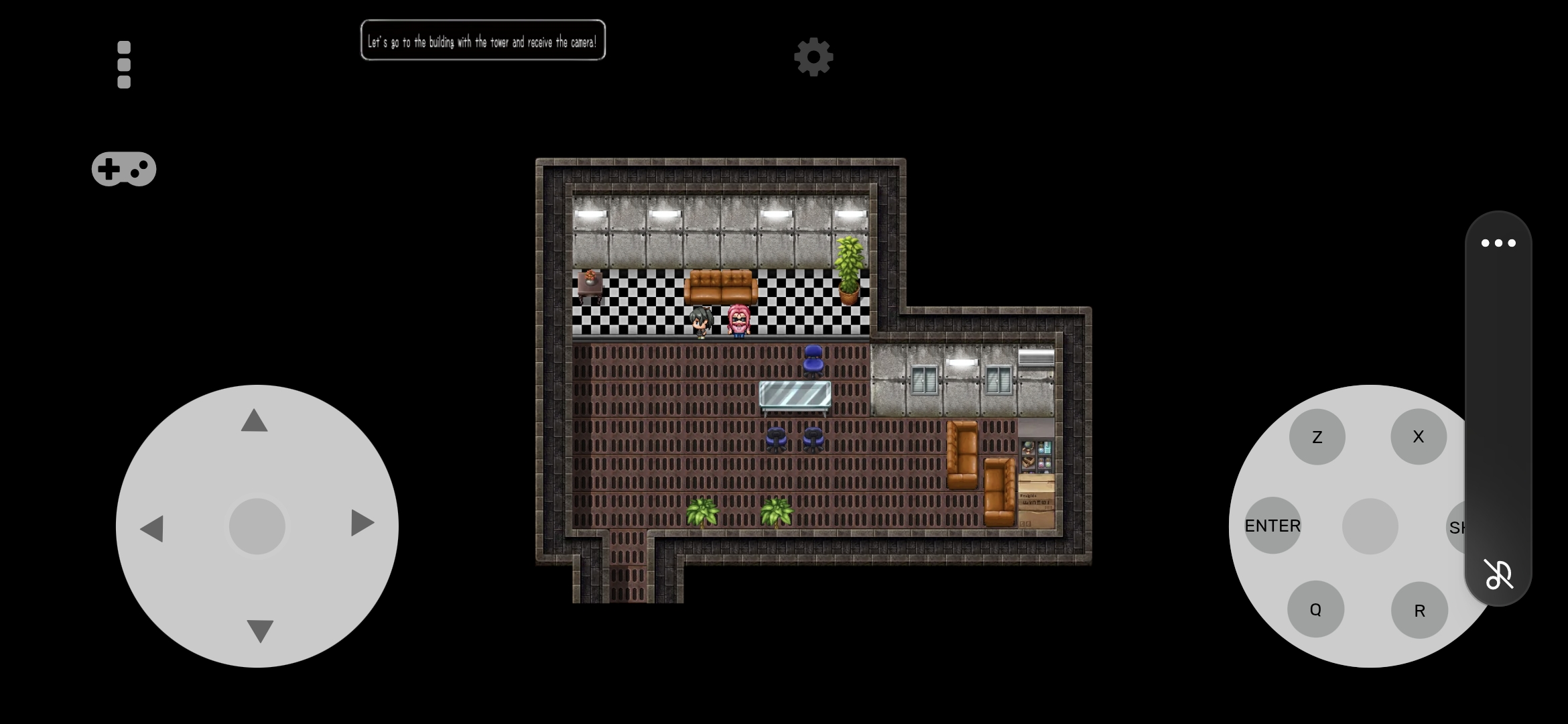Toggle the muted music note icon
The width and height of the screenshot is (1568, 724).
click(1498, 575)
